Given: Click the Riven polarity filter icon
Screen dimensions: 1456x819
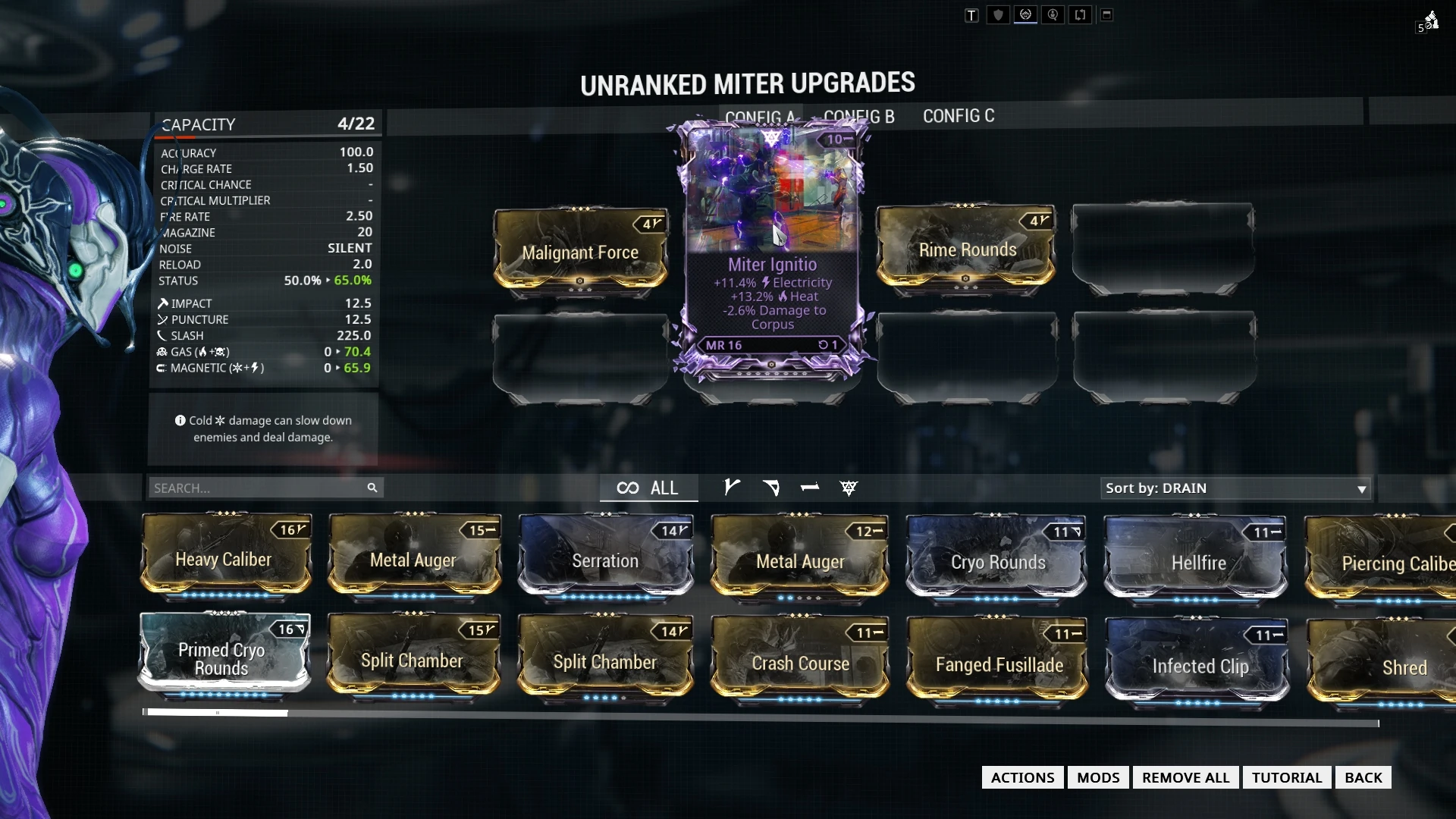Looking at the screenshot, I should coord(849,488).
